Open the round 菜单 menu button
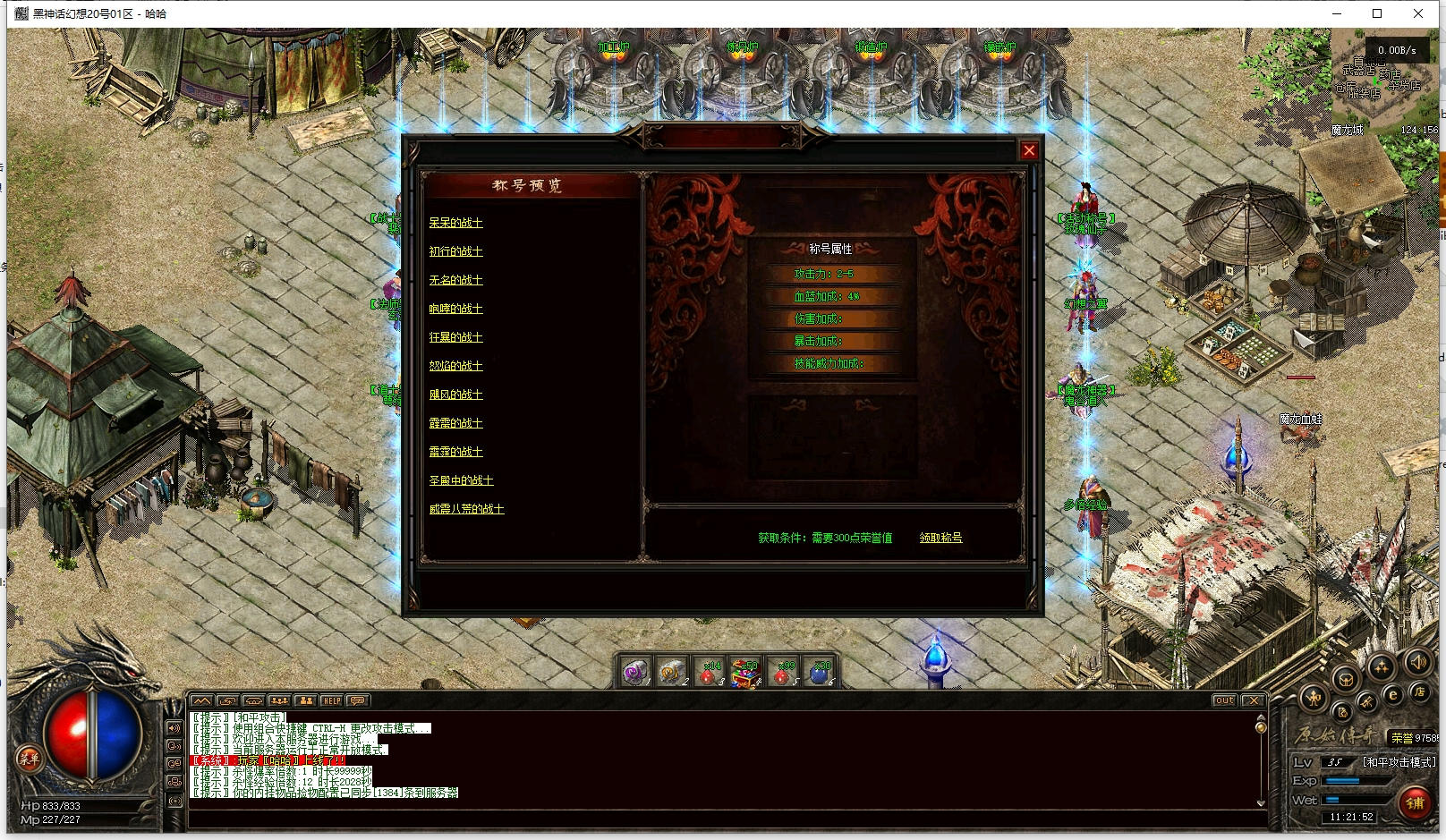Image resolution: width=1446 pixels, height=840 pixels. click(29, 759)
